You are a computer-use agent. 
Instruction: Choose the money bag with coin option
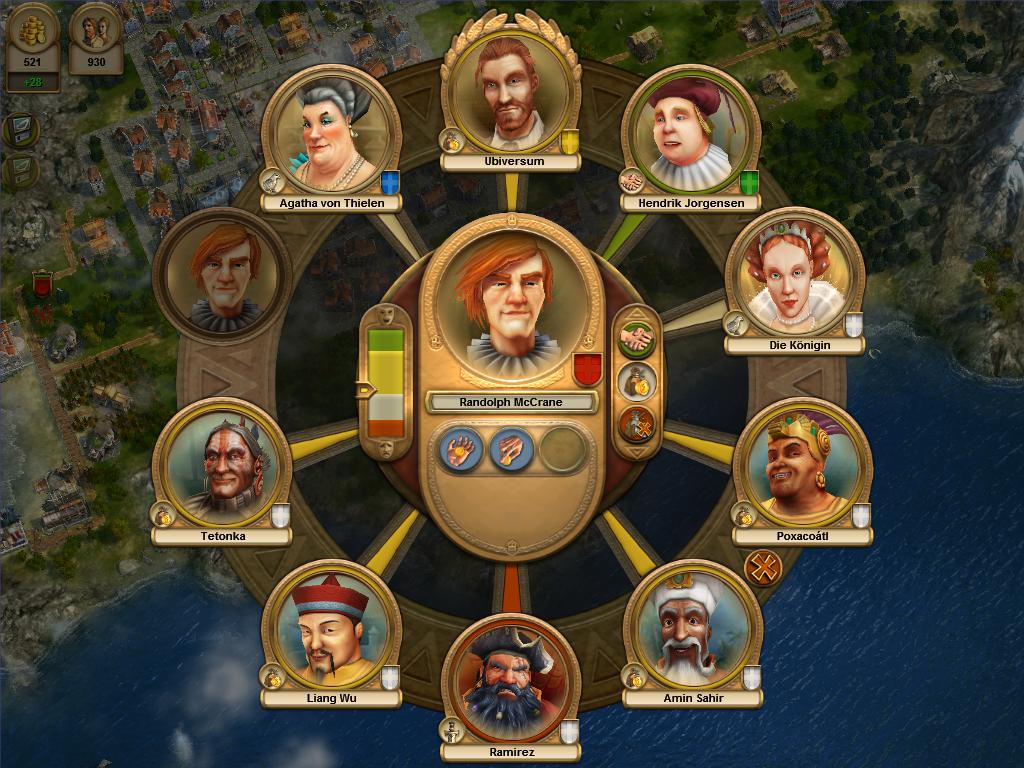pos(635,382)
